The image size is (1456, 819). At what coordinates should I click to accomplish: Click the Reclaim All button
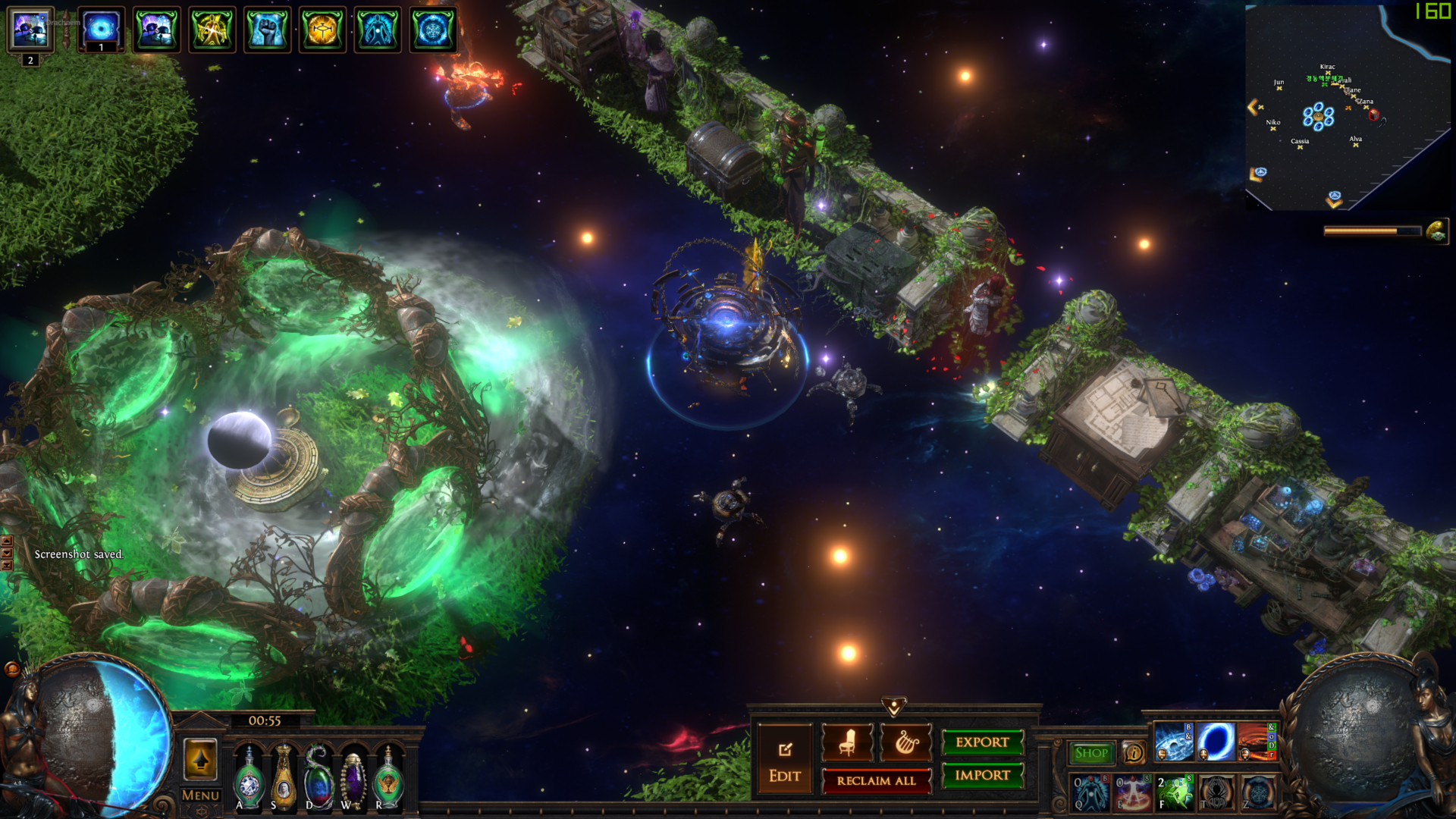click(x=876, y=780)
